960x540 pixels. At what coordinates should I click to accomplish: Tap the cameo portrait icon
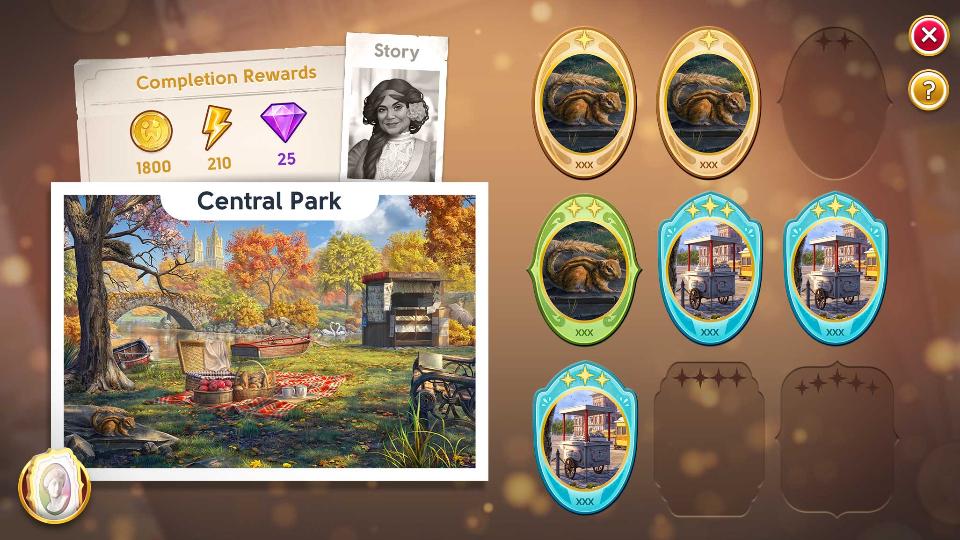pos(54,487)
